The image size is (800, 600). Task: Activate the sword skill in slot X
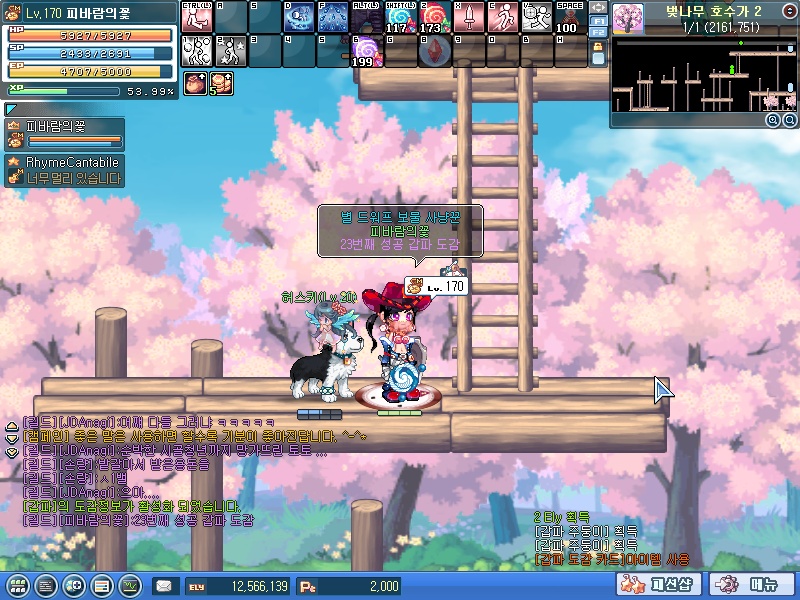pyautogui.click(x=467, y=18)
